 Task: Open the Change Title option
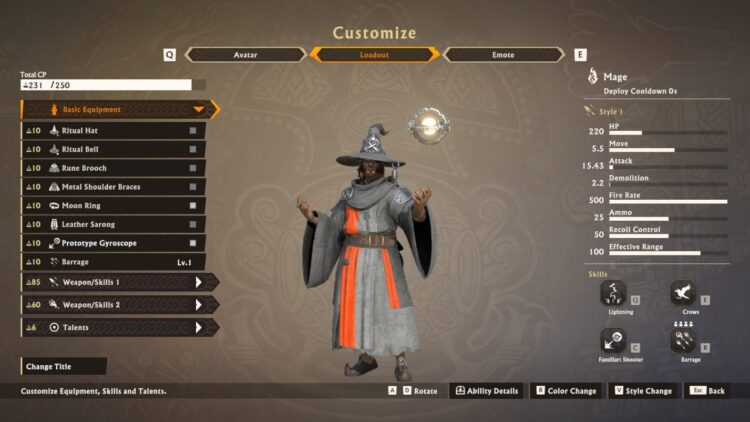(62, 367)
